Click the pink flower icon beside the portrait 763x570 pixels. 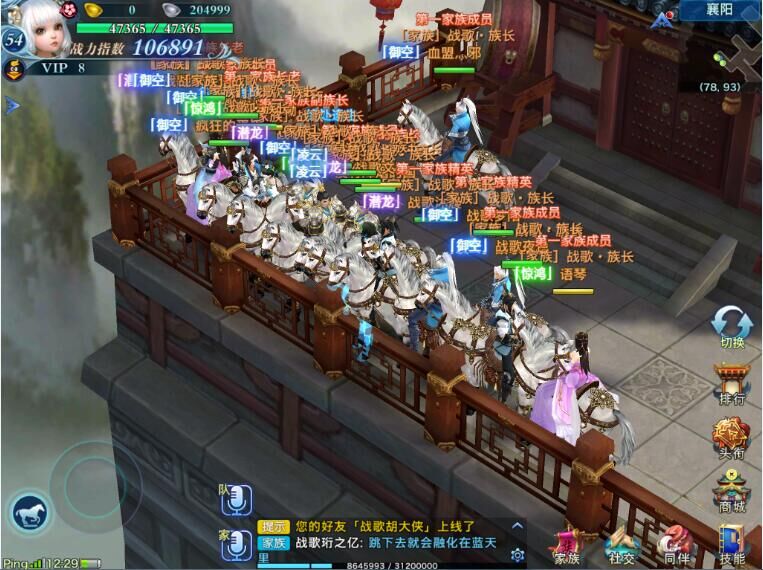69,9
